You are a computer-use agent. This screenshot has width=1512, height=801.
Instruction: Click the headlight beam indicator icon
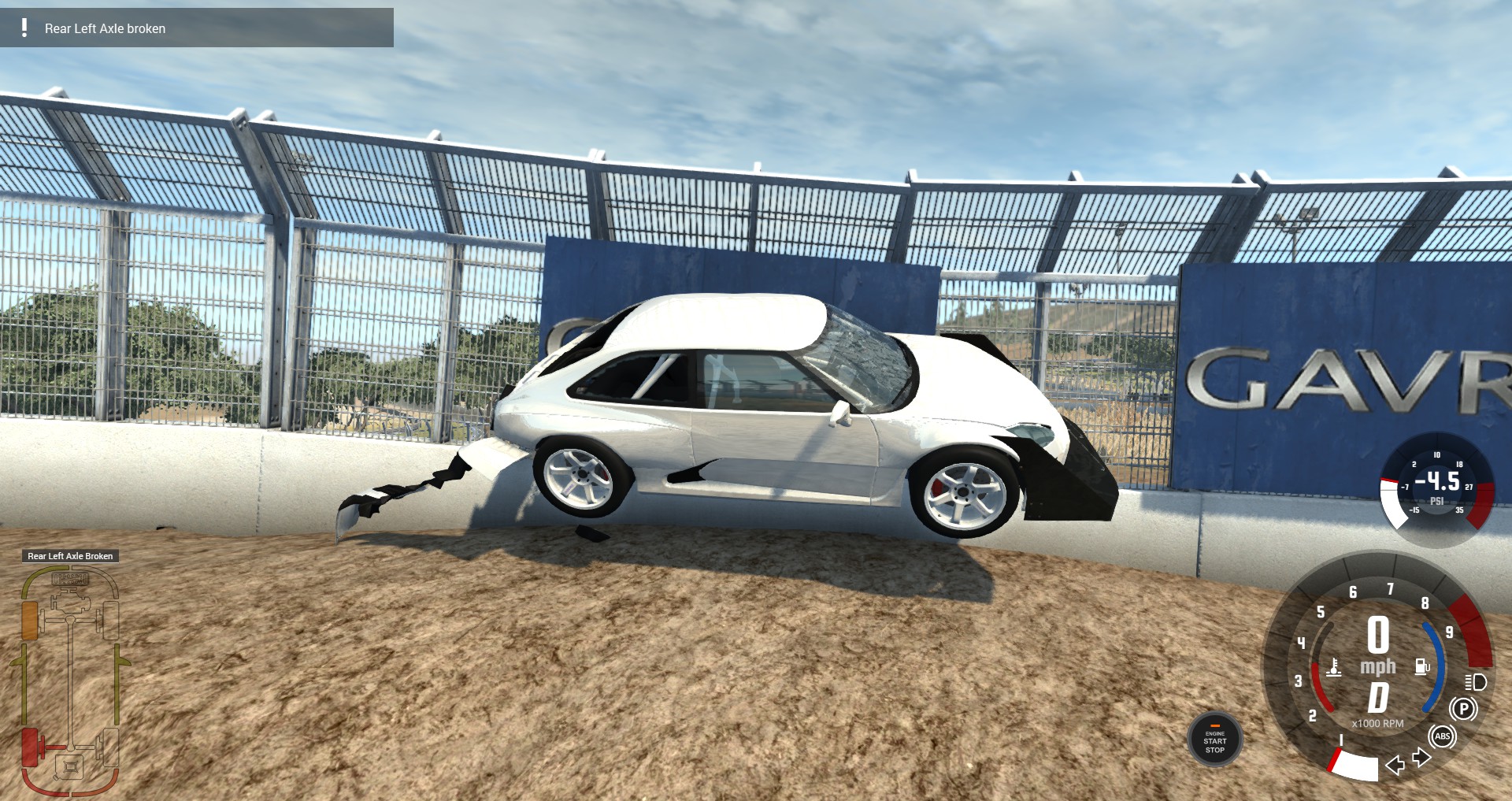[1476, 684]
